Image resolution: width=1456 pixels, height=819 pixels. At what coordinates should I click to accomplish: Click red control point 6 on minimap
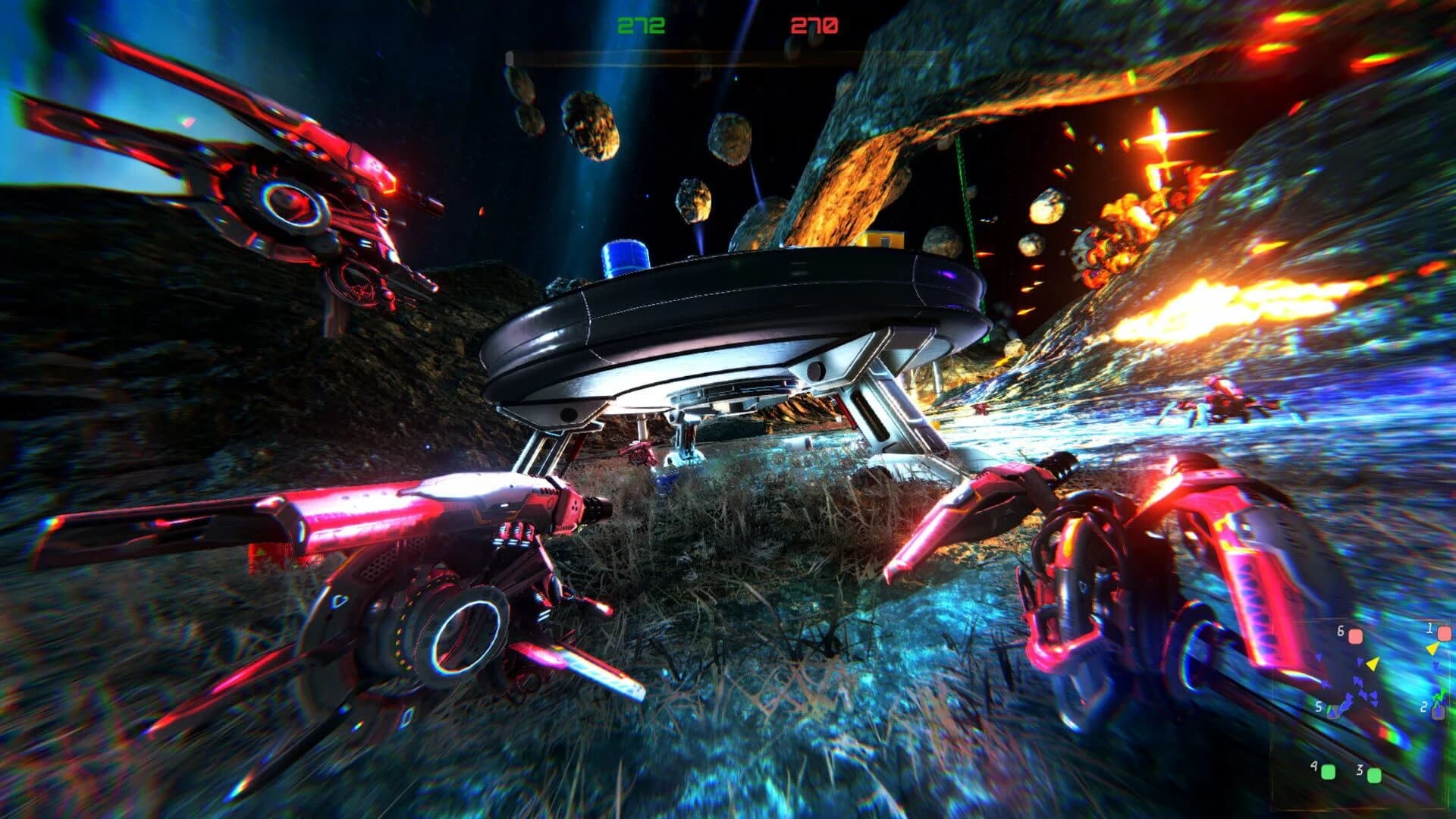coord(1355,636)
